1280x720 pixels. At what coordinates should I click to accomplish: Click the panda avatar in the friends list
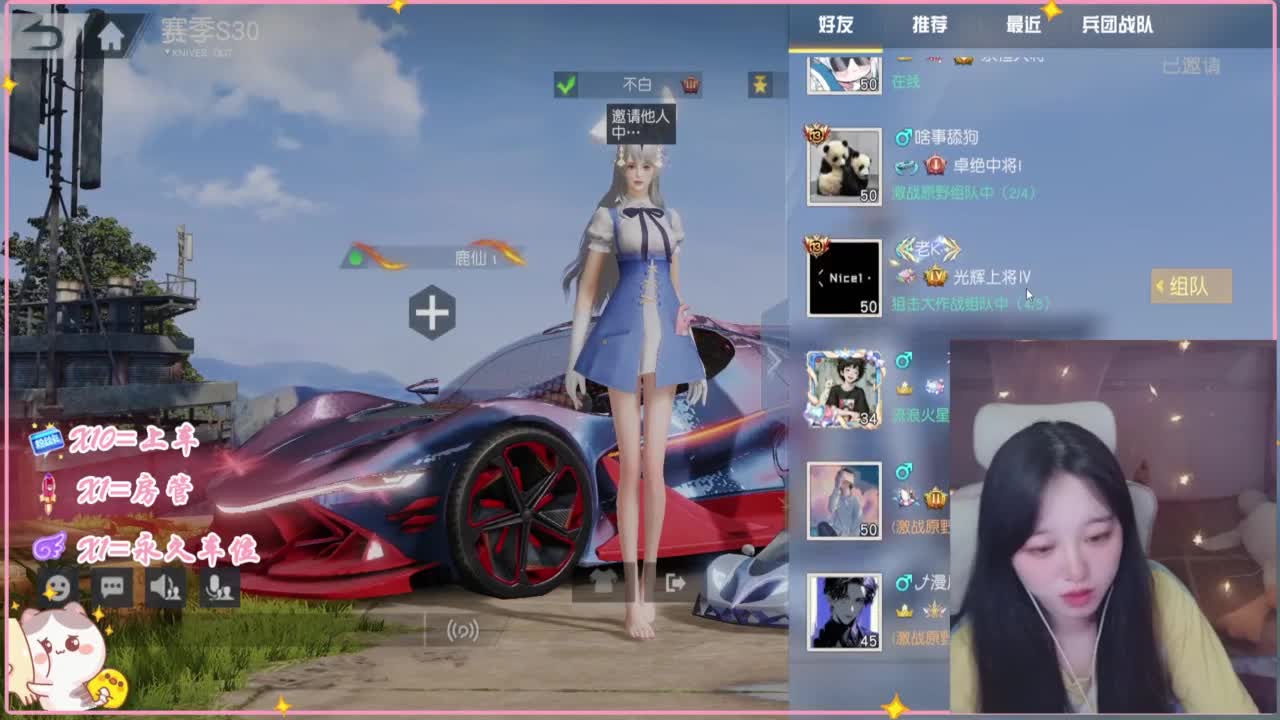pos(842,165)
